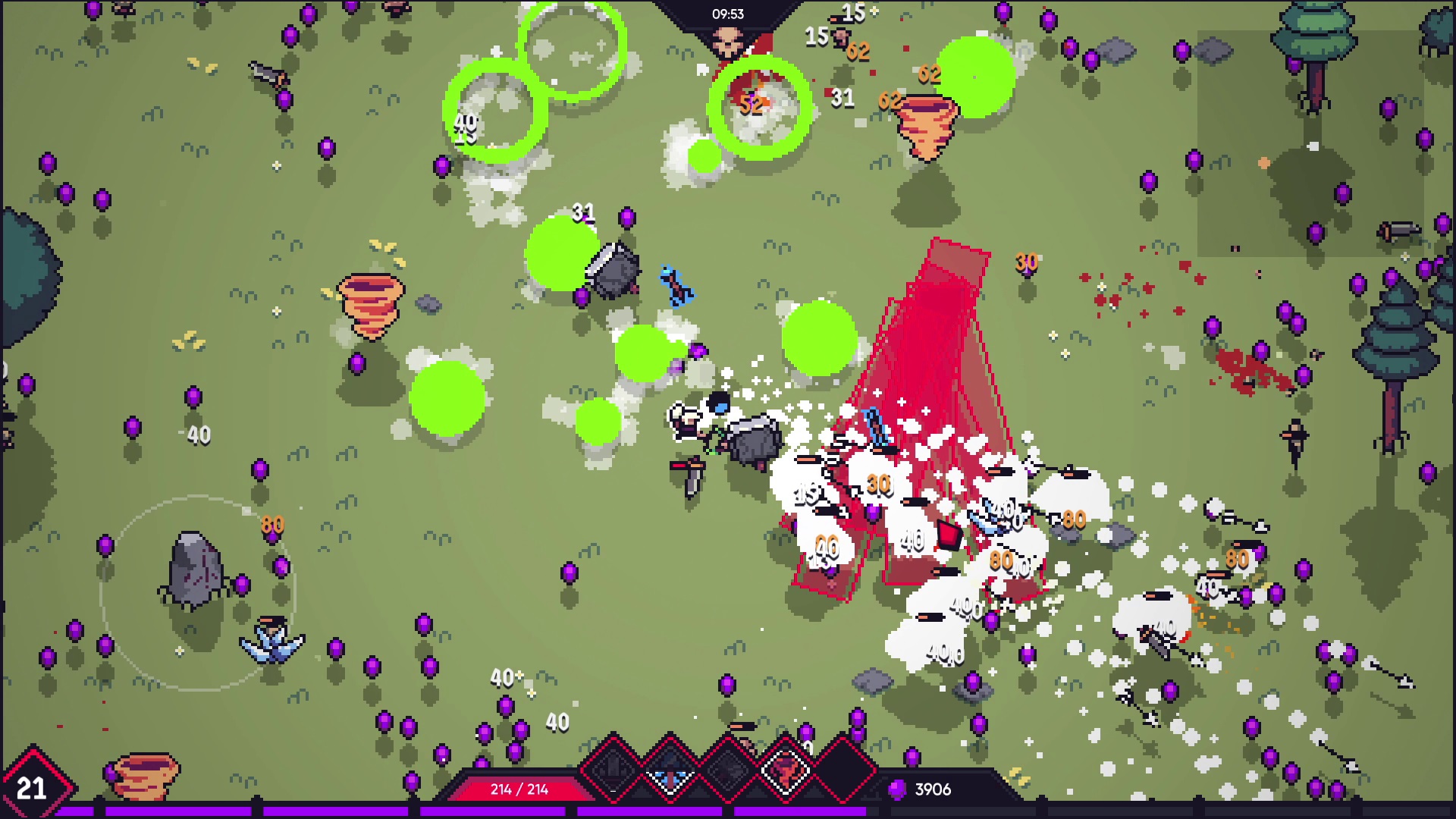Expand the match timer showing 09:53
This screenshot has height=819, width=1456.
click(x=728, y=14)
